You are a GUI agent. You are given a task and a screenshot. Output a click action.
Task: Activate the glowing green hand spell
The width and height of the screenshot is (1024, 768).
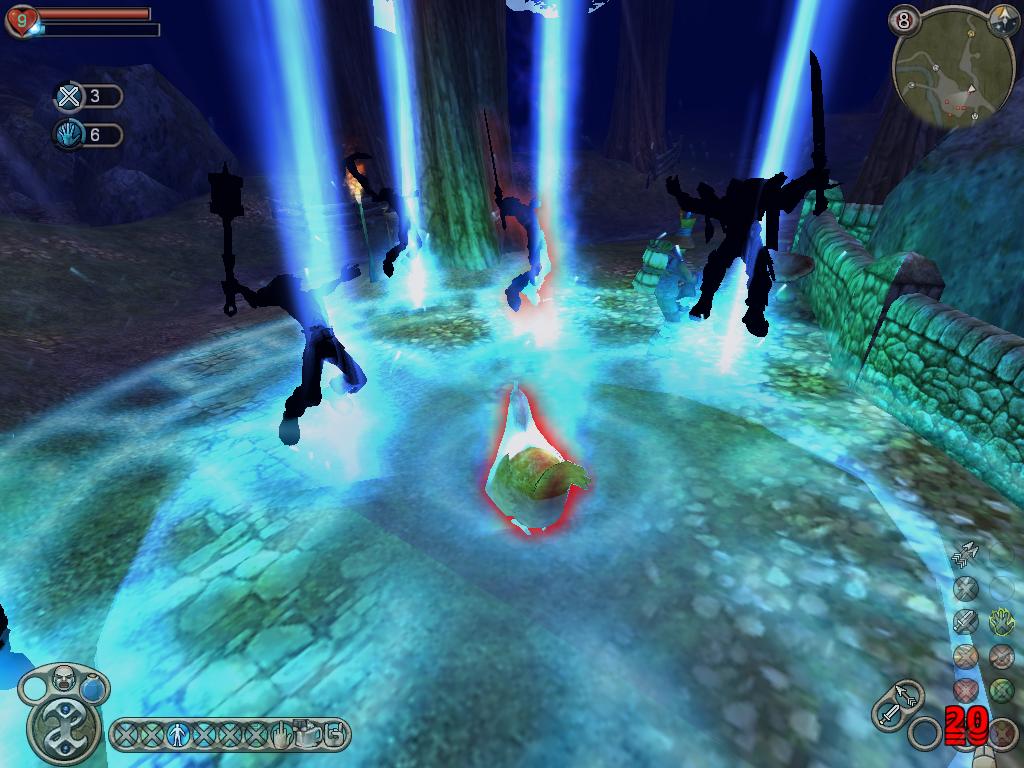pos(1001,622)
